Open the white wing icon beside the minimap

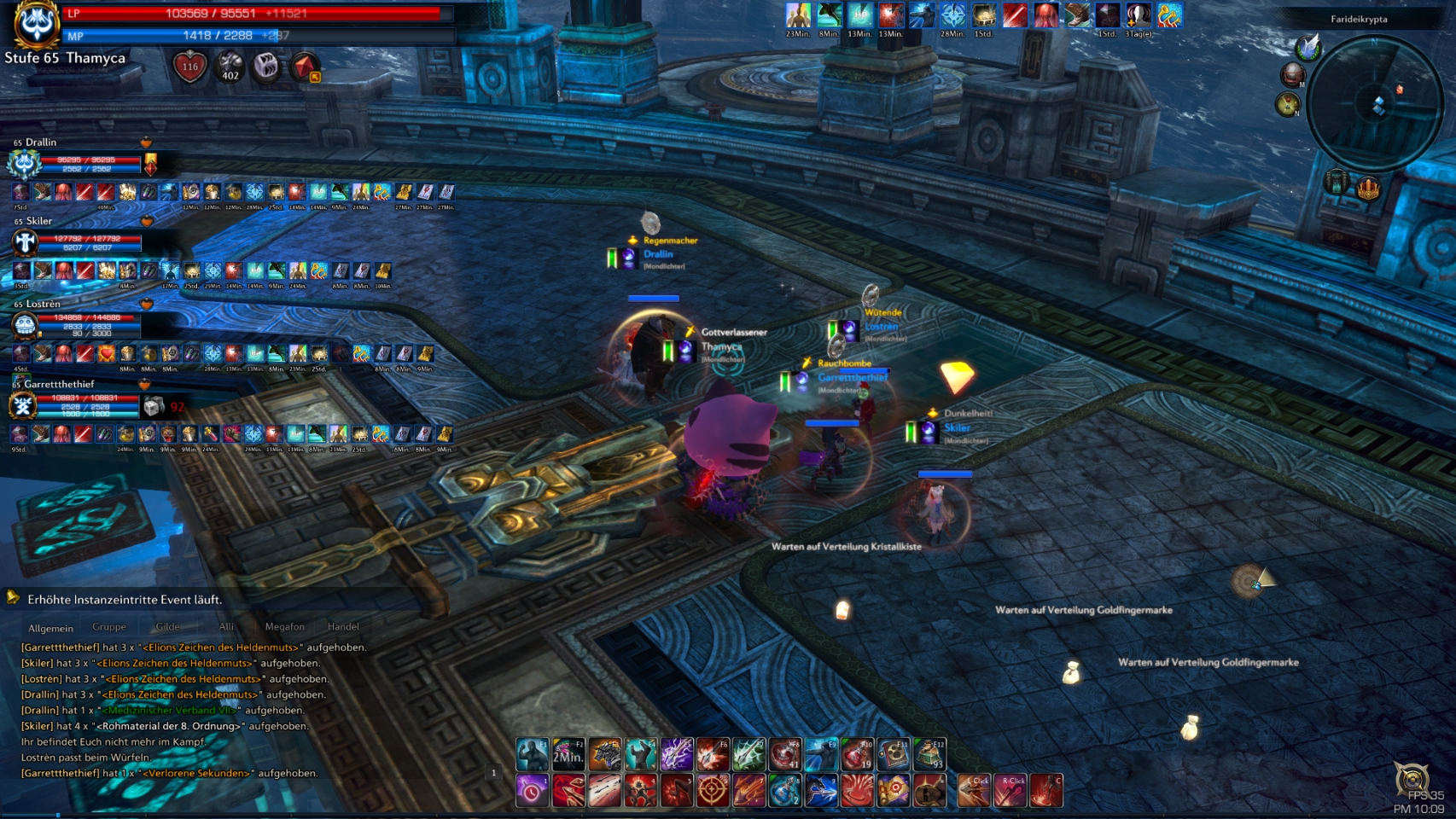pyautogui.click(x=1308, y=46)
